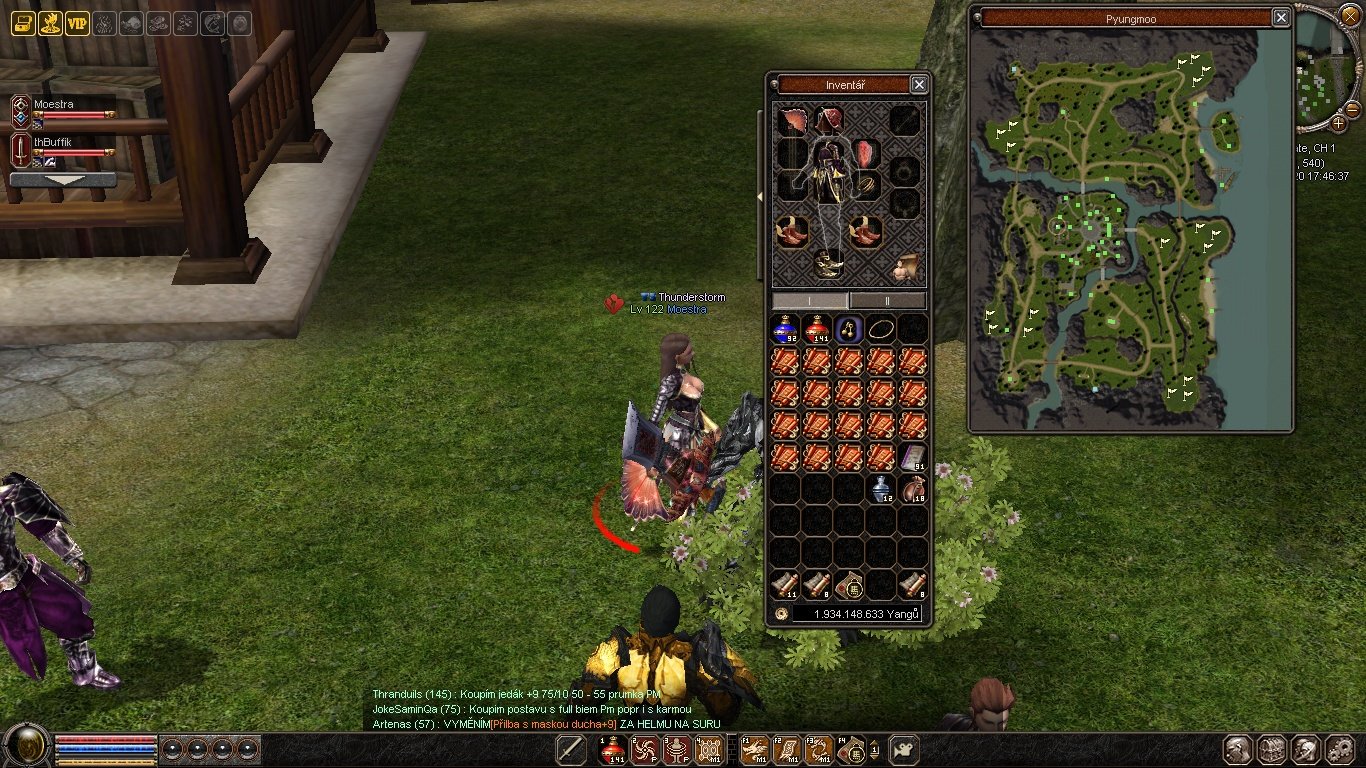1366x768 pixels.
Task: Click the VIP status icon
Action: click(77, 24)
